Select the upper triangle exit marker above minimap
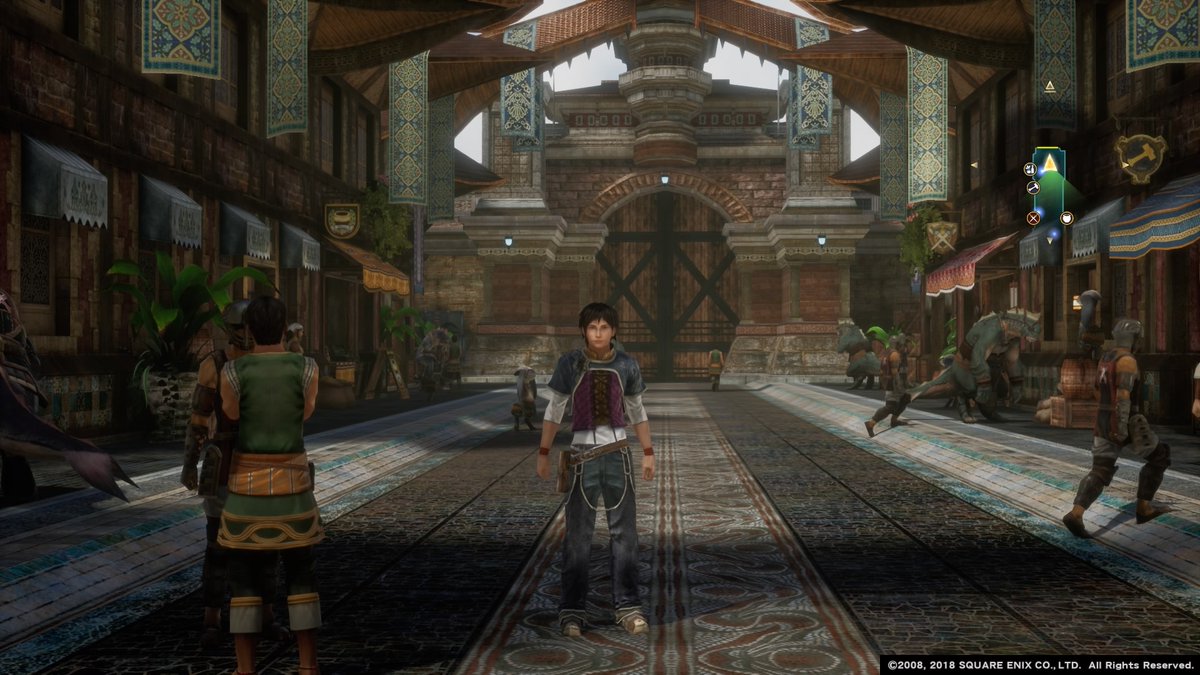1200x675 pixels. coord(1050,87)
